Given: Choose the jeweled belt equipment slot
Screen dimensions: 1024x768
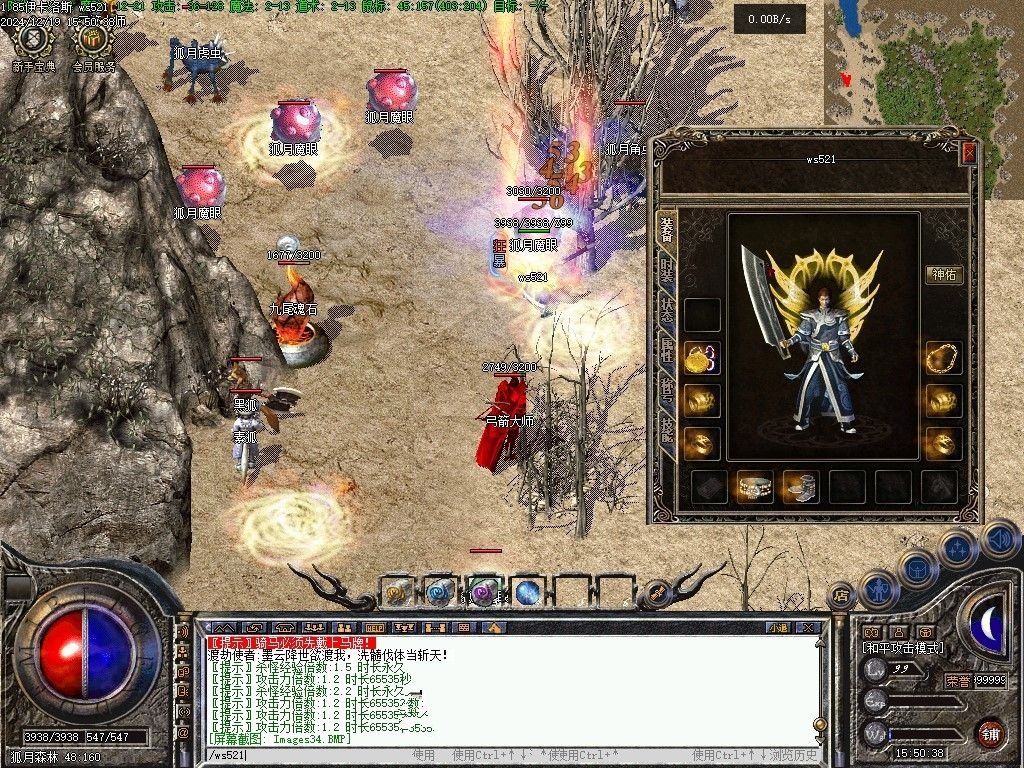Looking at the screenshot, I should tap(755, 487).
